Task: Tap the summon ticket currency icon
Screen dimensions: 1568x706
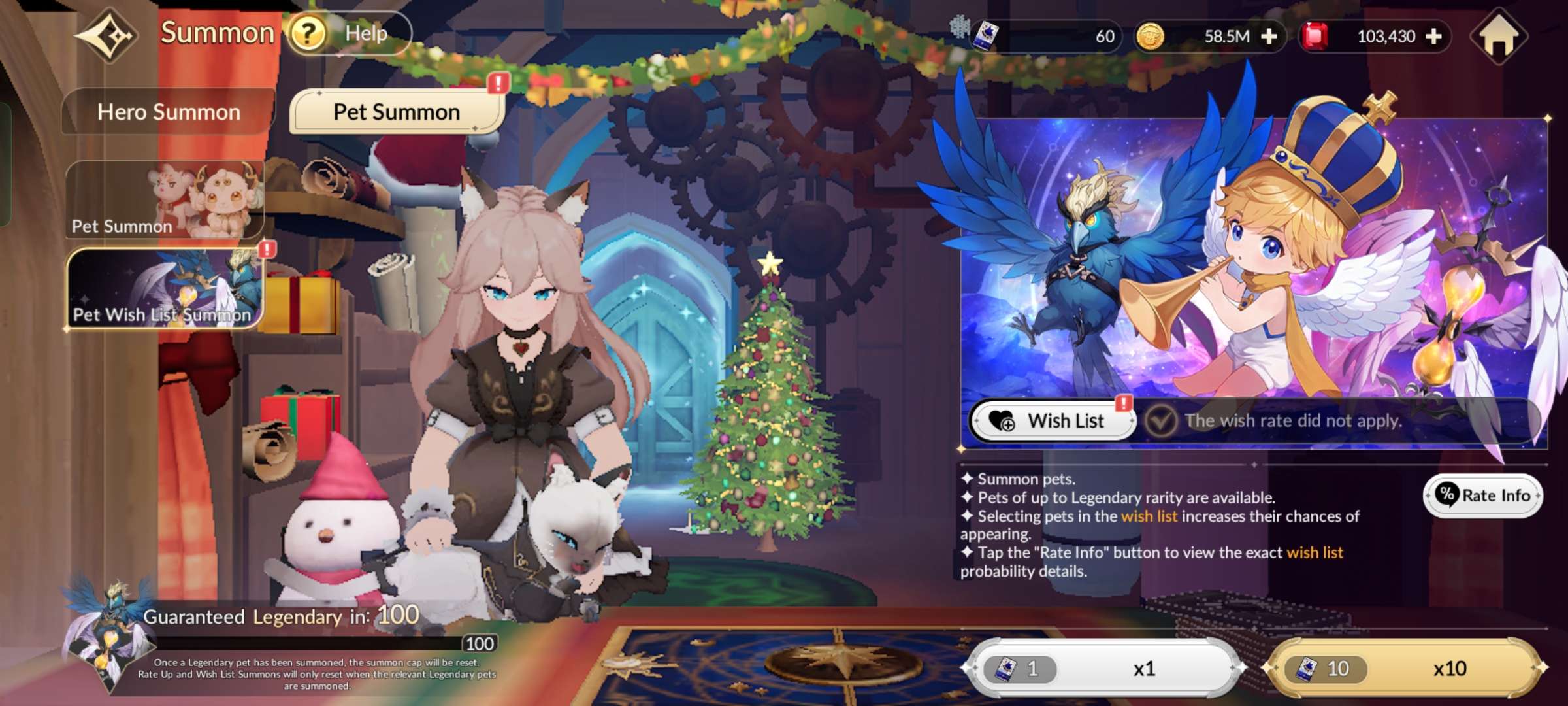Action: click(x=985, y=36)
